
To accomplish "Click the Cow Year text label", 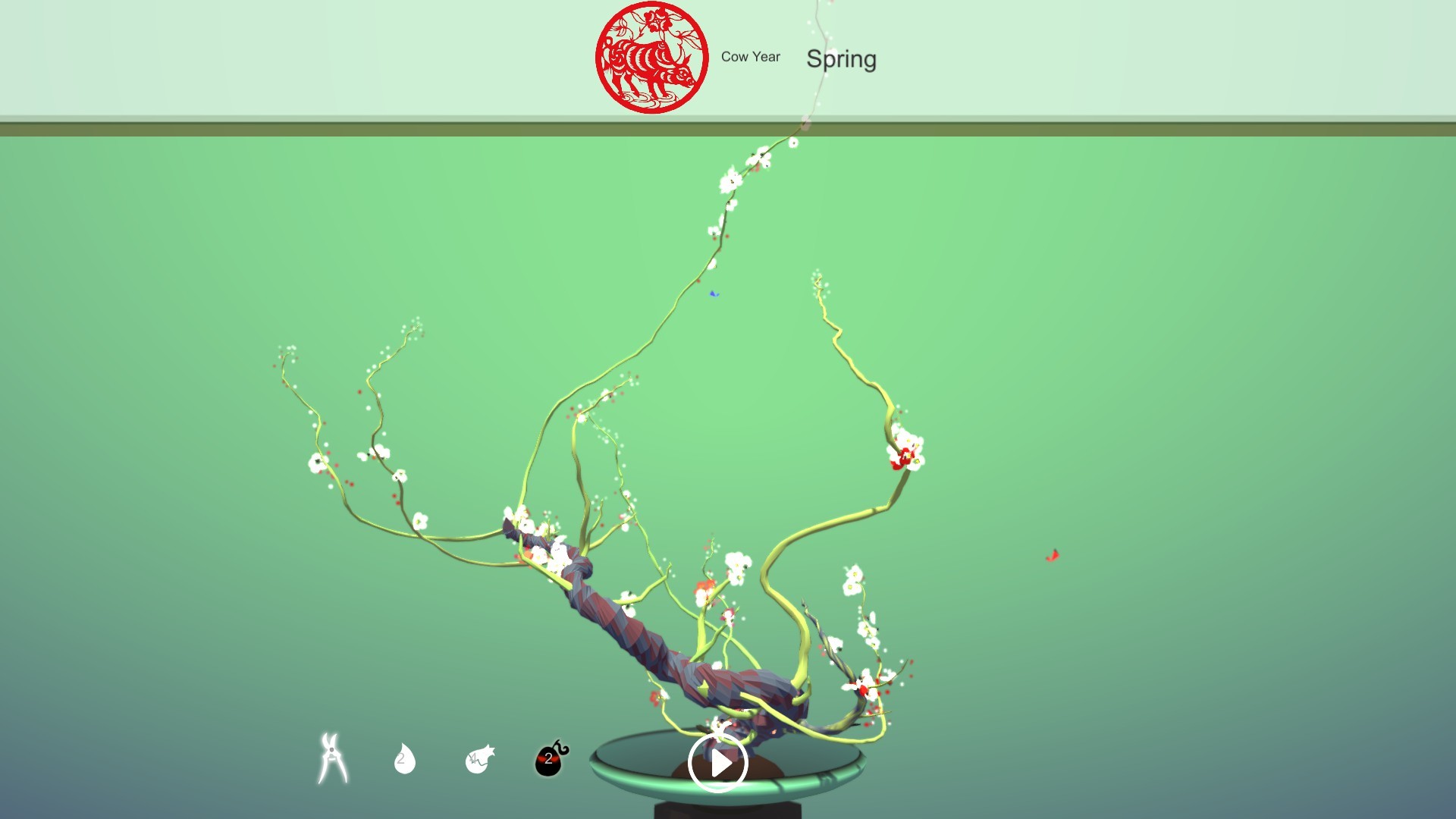I will coord(752,57).
